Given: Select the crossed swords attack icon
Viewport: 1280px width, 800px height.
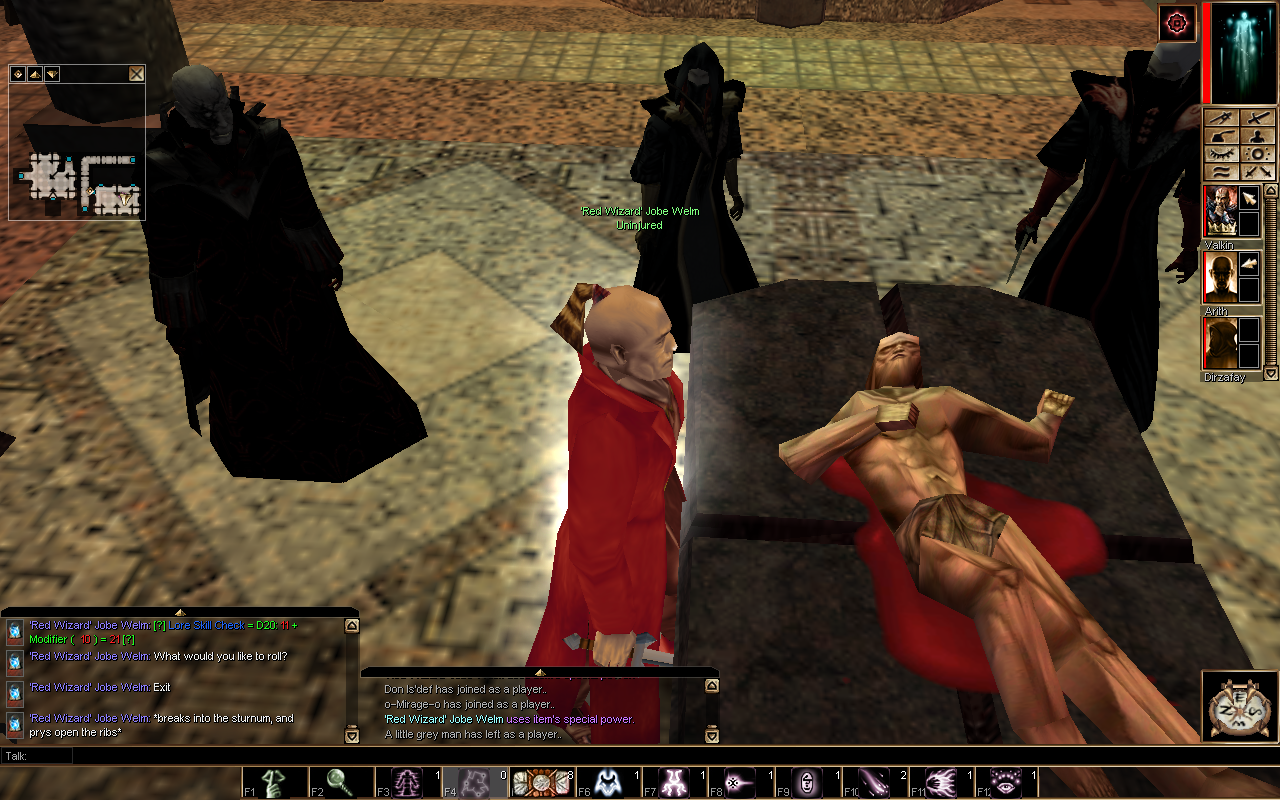Looking at the screenshot, I should pos(1256,171).
